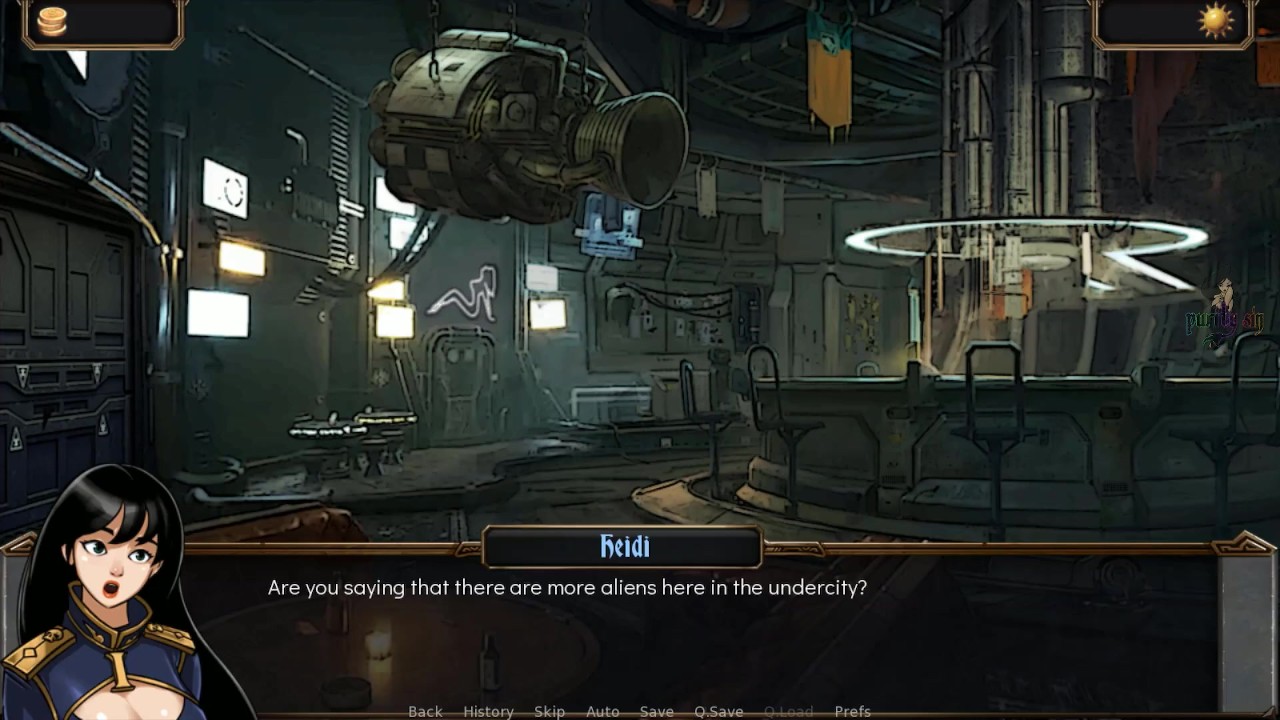This screenshot has height=720, width=1280.
Task: Click the sun time-of-day icon
Action: [x=1216, y=21]
